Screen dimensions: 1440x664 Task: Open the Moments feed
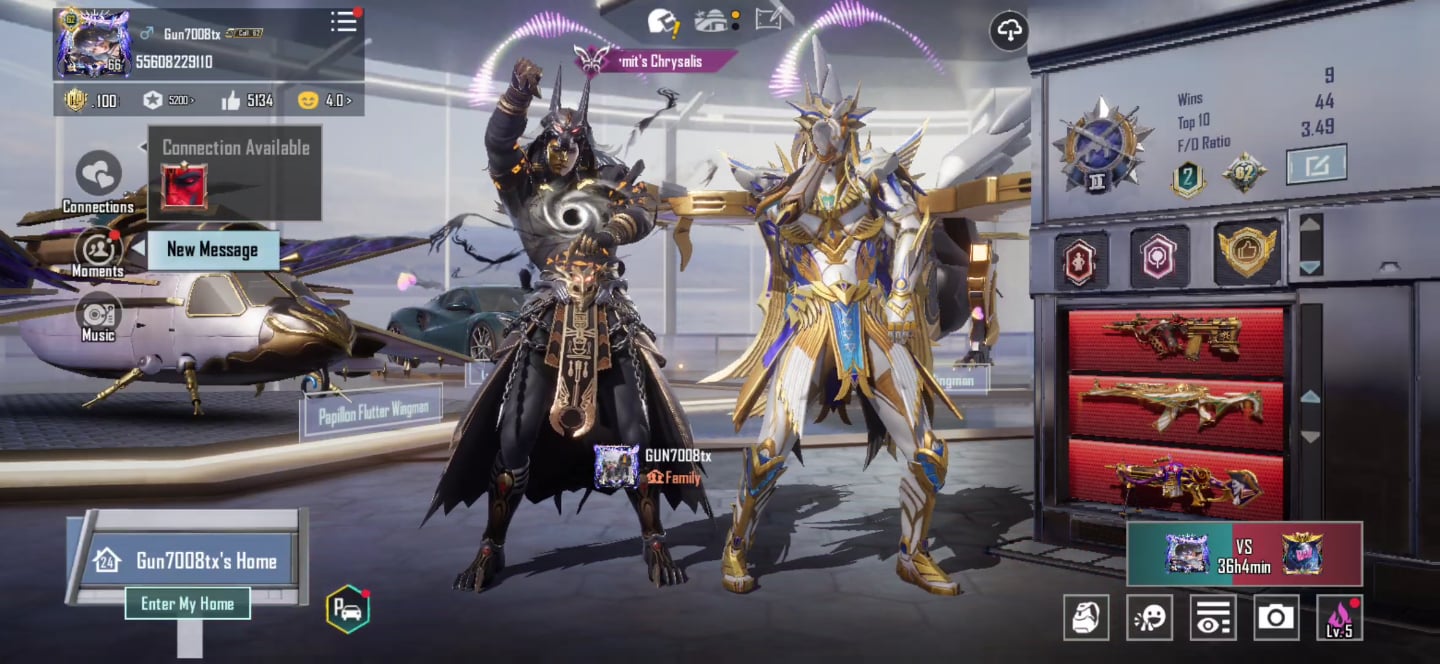point(98,250)
